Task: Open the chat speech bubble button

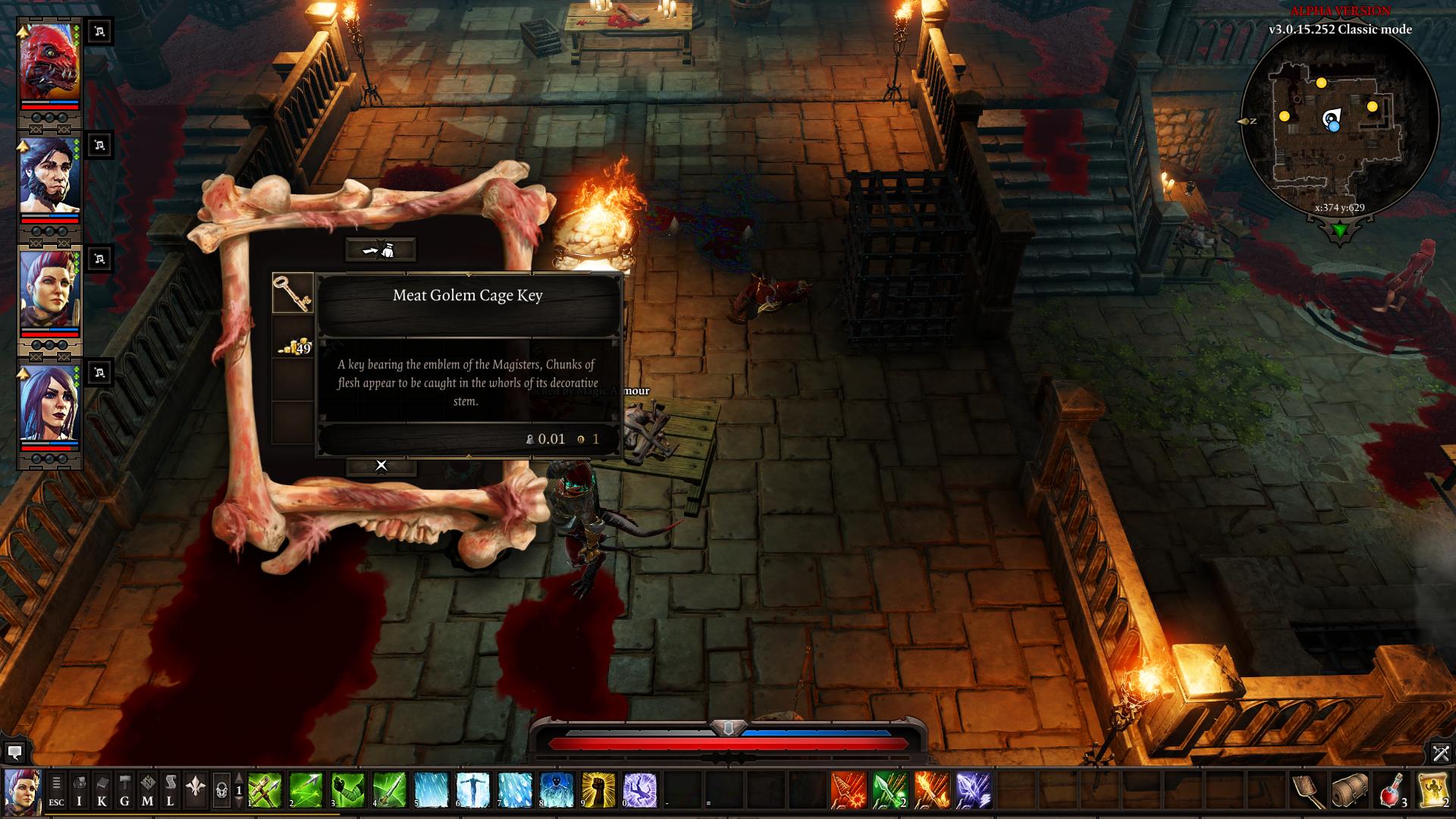Action: coord(14,752)
